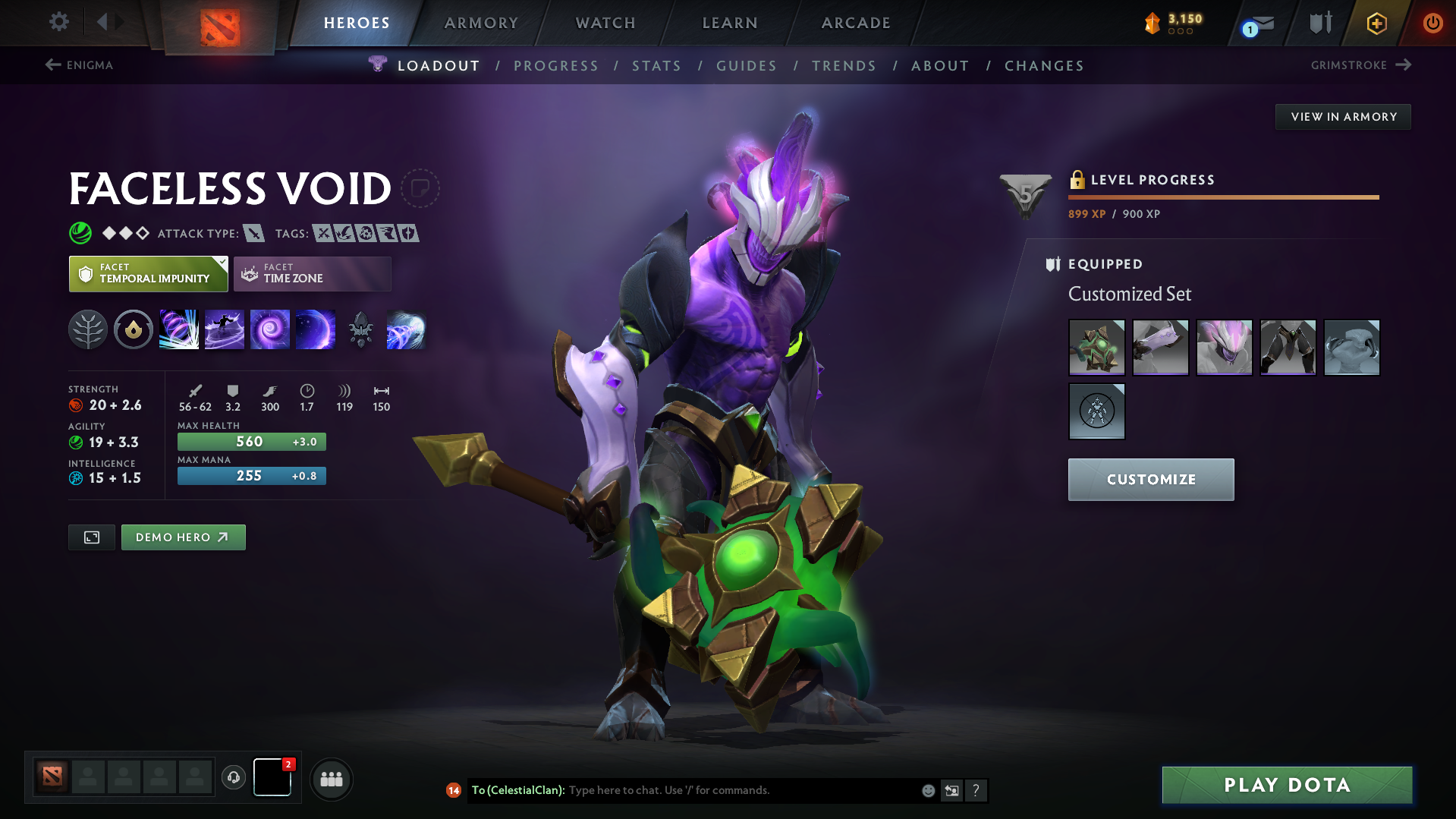Click the Chronosphere spiral ability icon
The width and height of the screenshot is (1456, 819).
point(270,329)
